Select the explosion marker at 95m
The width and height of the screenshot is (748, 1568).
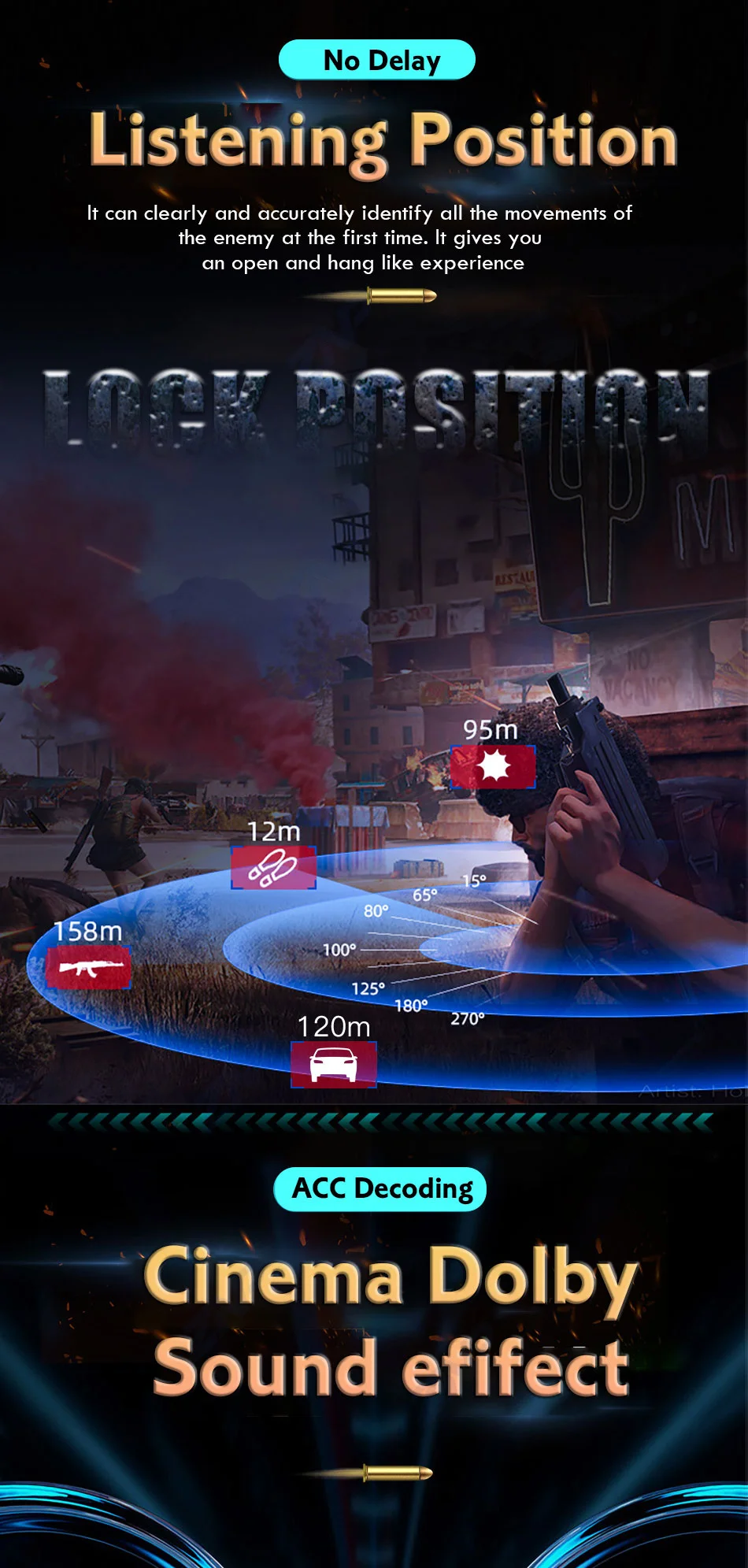493,766
